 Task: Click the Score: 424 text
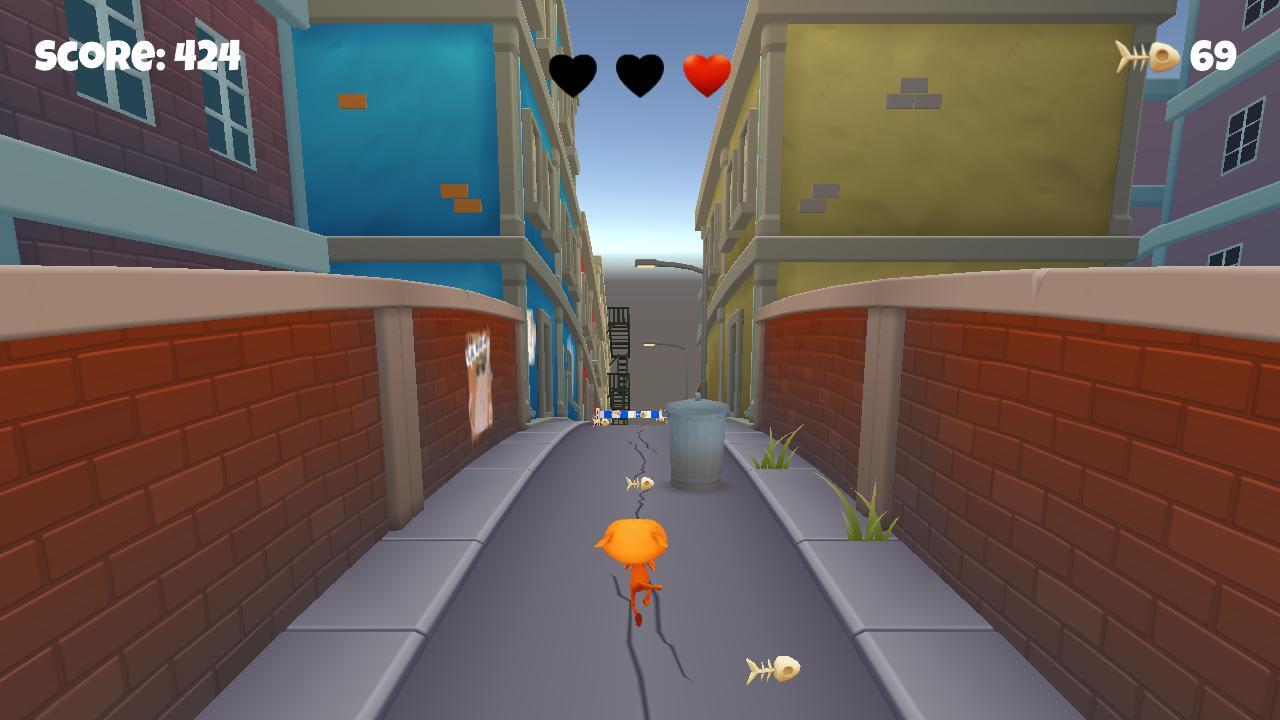point(135,55)
